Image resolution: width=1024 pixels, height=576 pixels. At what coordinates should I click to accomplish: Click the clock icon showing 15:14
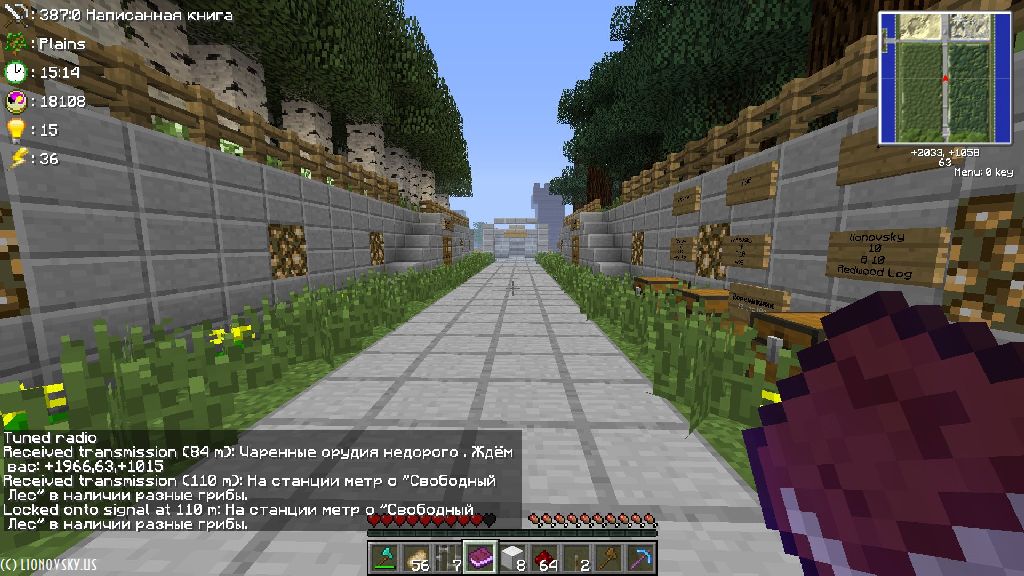pyautogui.click(x=15, y=72)
